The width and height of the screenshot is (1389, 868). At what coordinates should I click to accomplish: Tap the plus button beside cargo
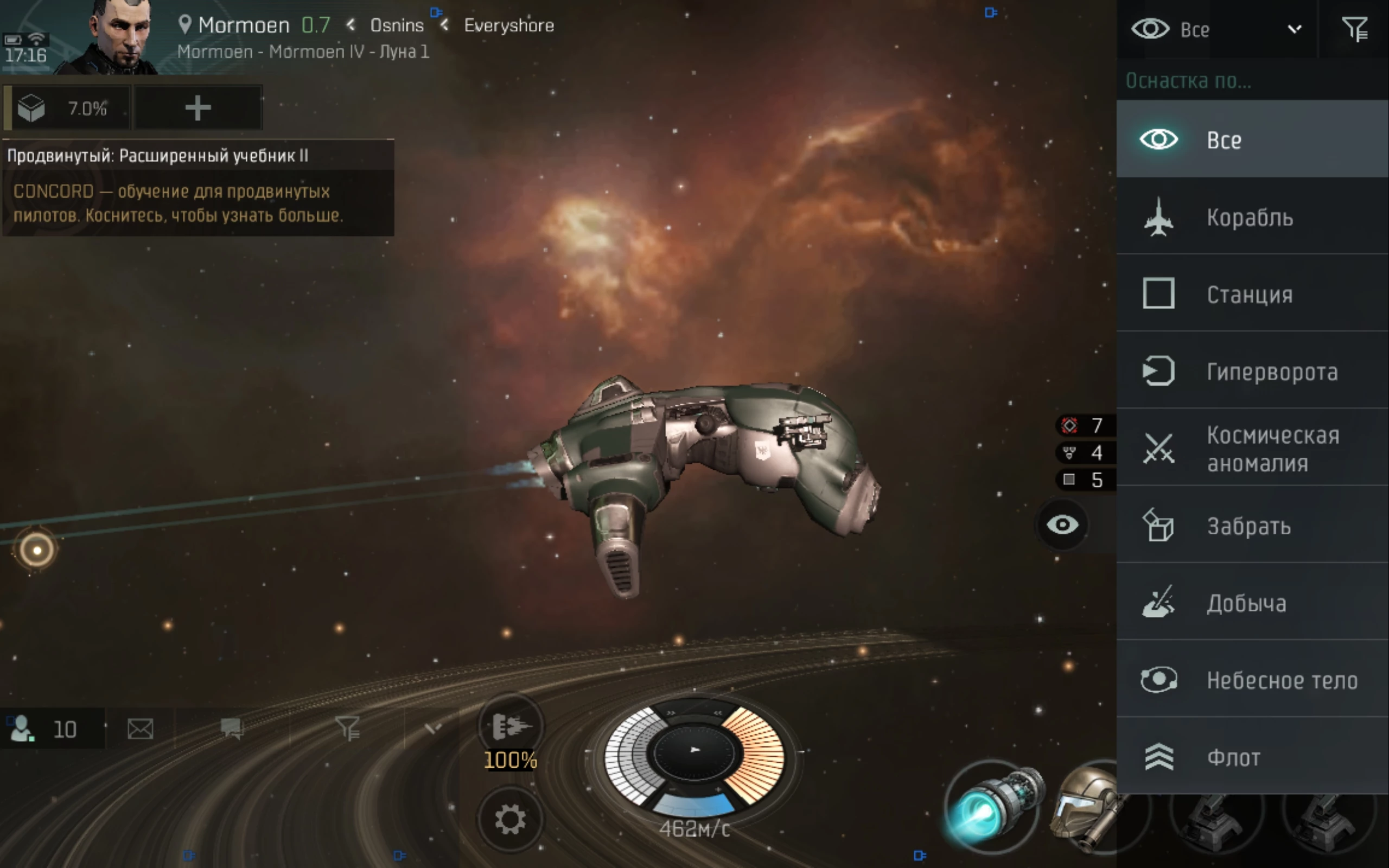[198, 108]
